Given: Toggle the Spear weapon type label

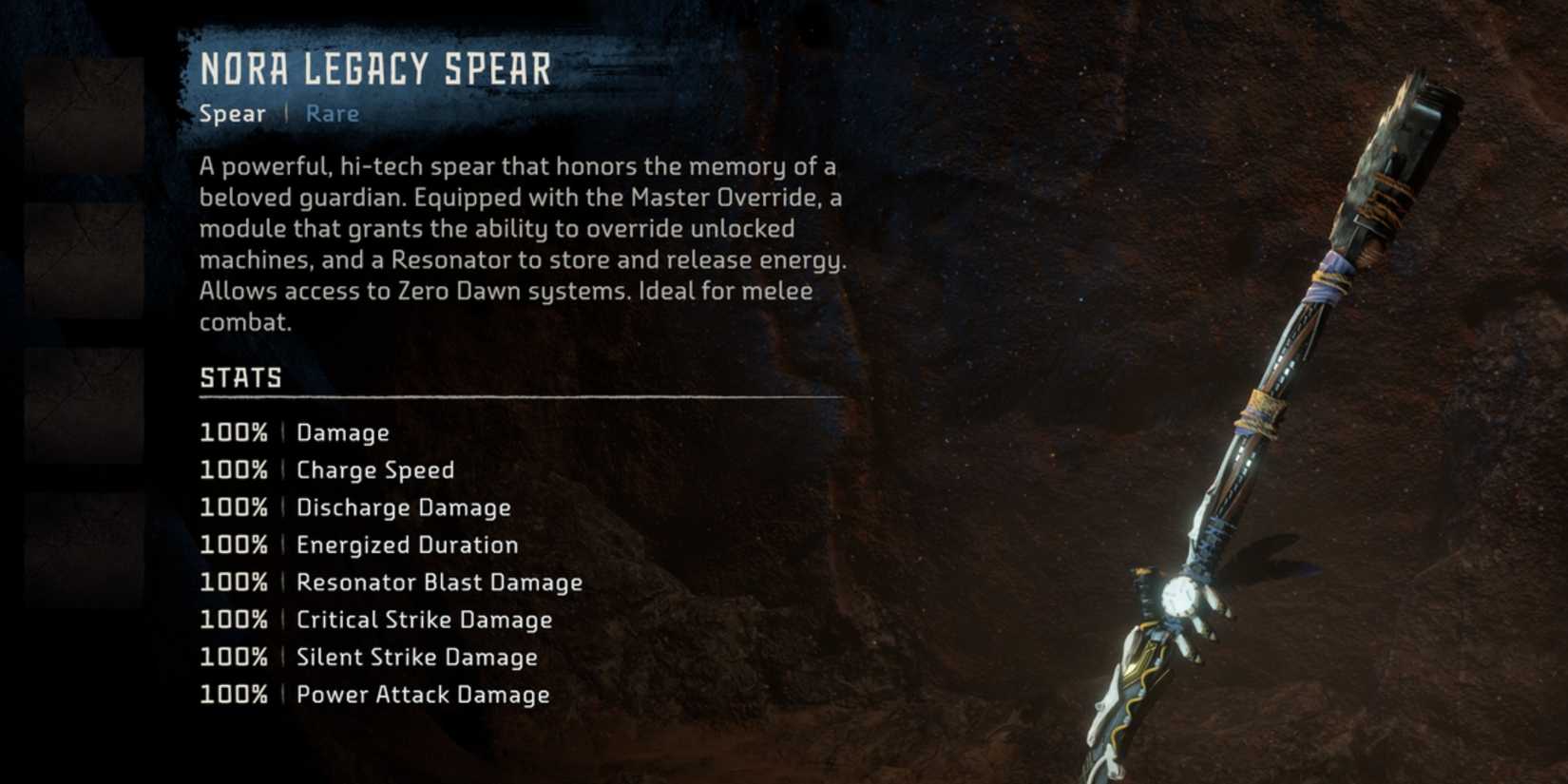Looking at the screenshot, I should [x=231, y=113].
